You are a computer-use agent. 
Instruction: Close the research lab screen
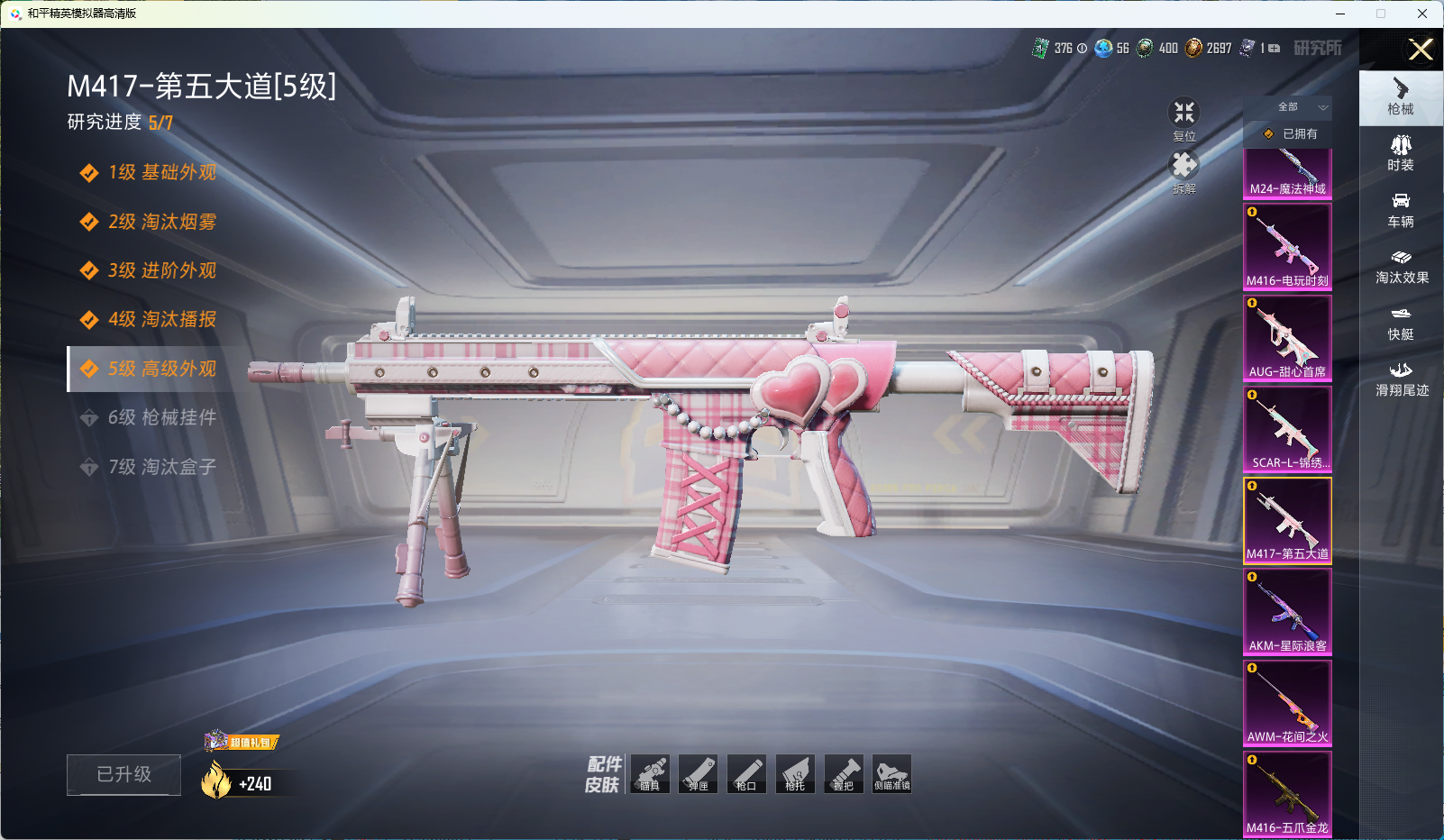pyautogui.click(x=1421, y=50)
